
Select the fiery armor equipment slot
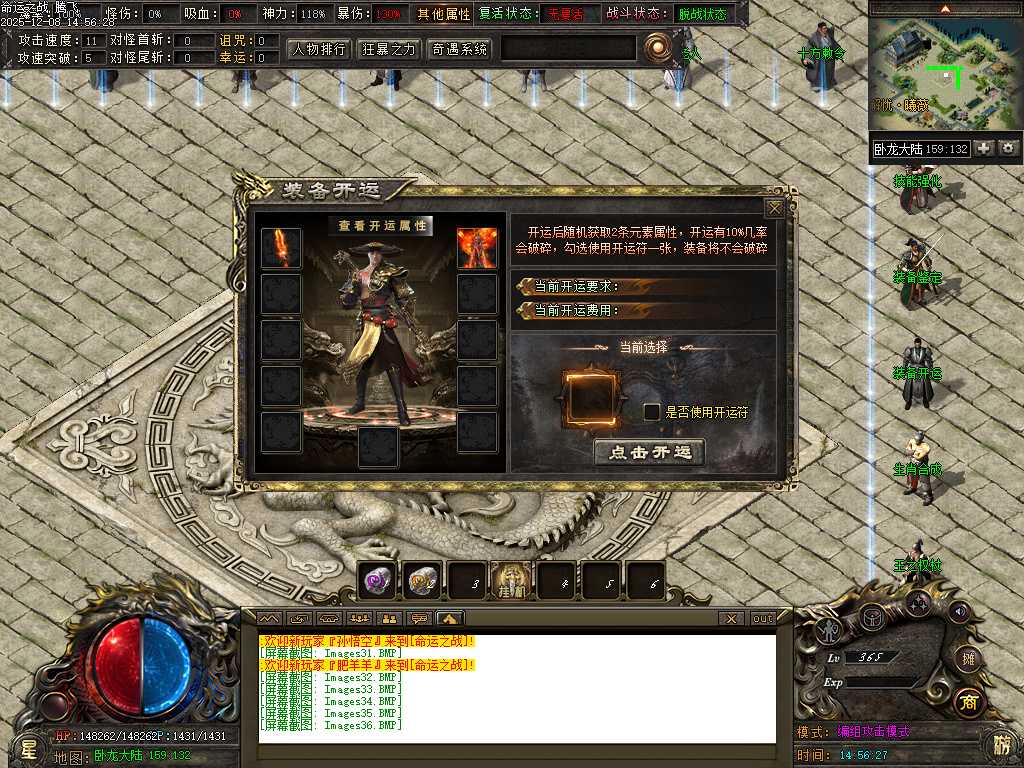(x=477, y=248)
